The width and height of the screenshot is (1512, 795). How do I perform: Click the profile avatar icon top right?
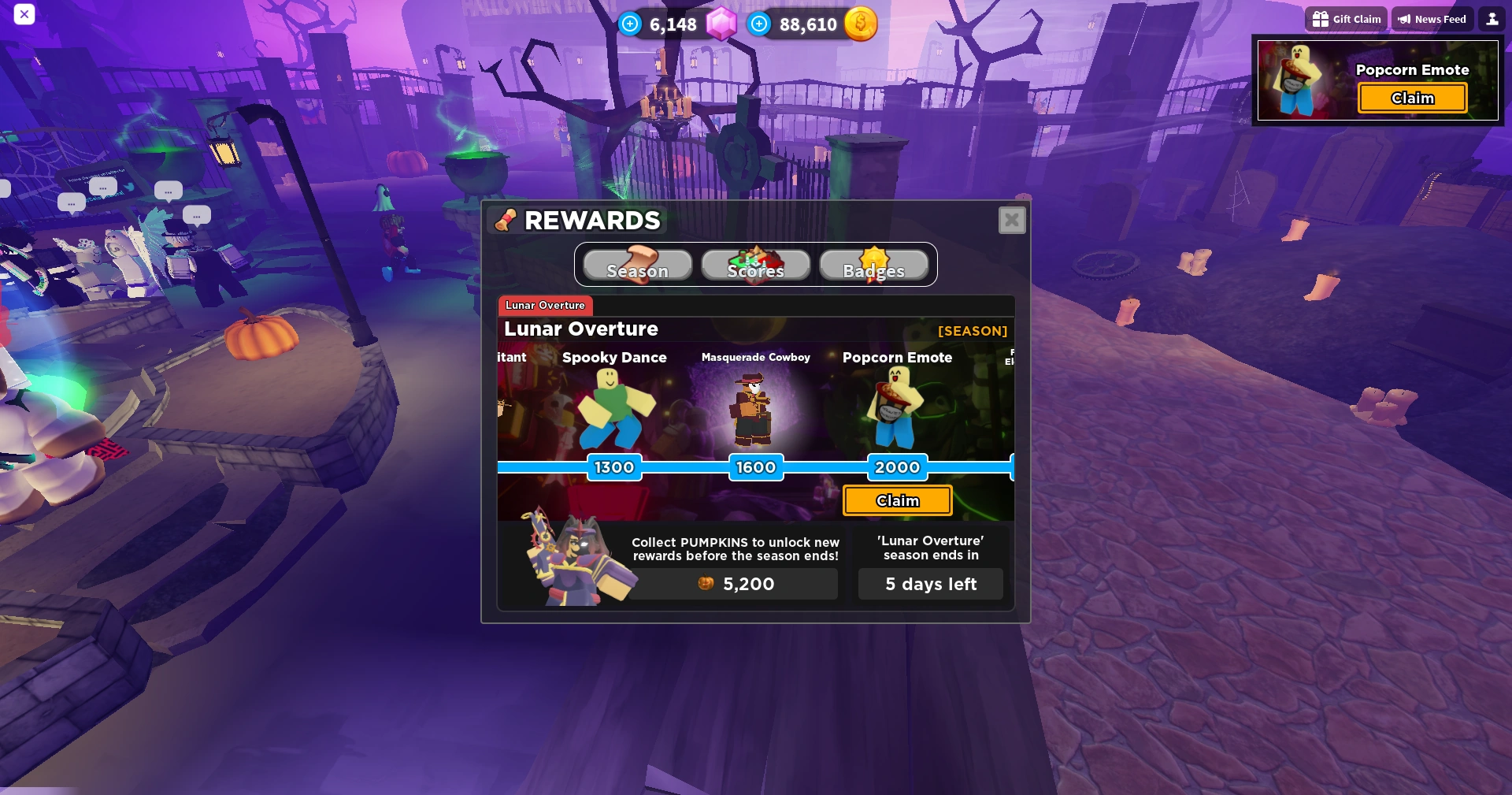tap(1492, 18)
